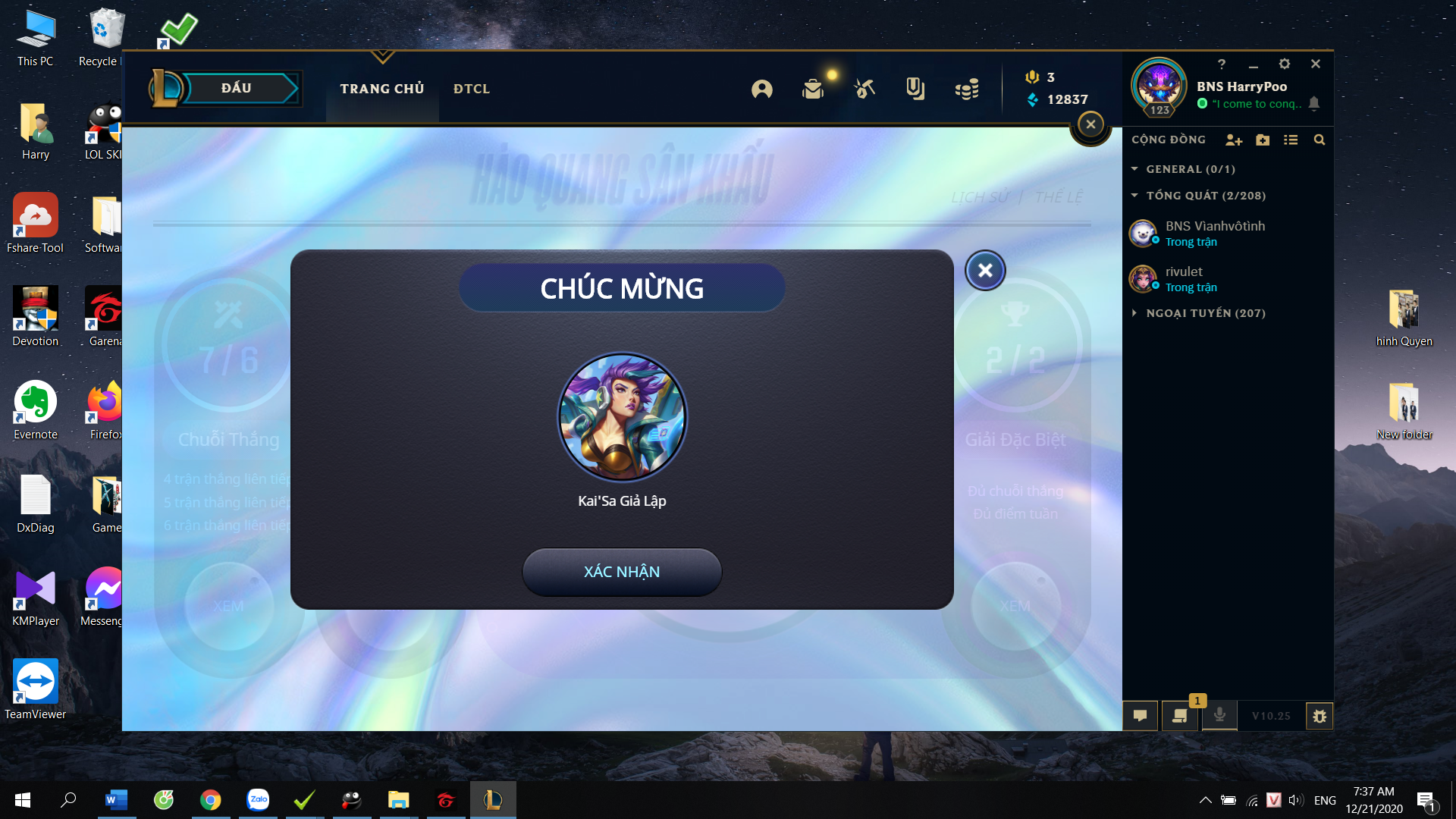This screenshot has width=1456, height=819.
Task: Collapse the GENERAL friend group
Action: coord(1135,169)
